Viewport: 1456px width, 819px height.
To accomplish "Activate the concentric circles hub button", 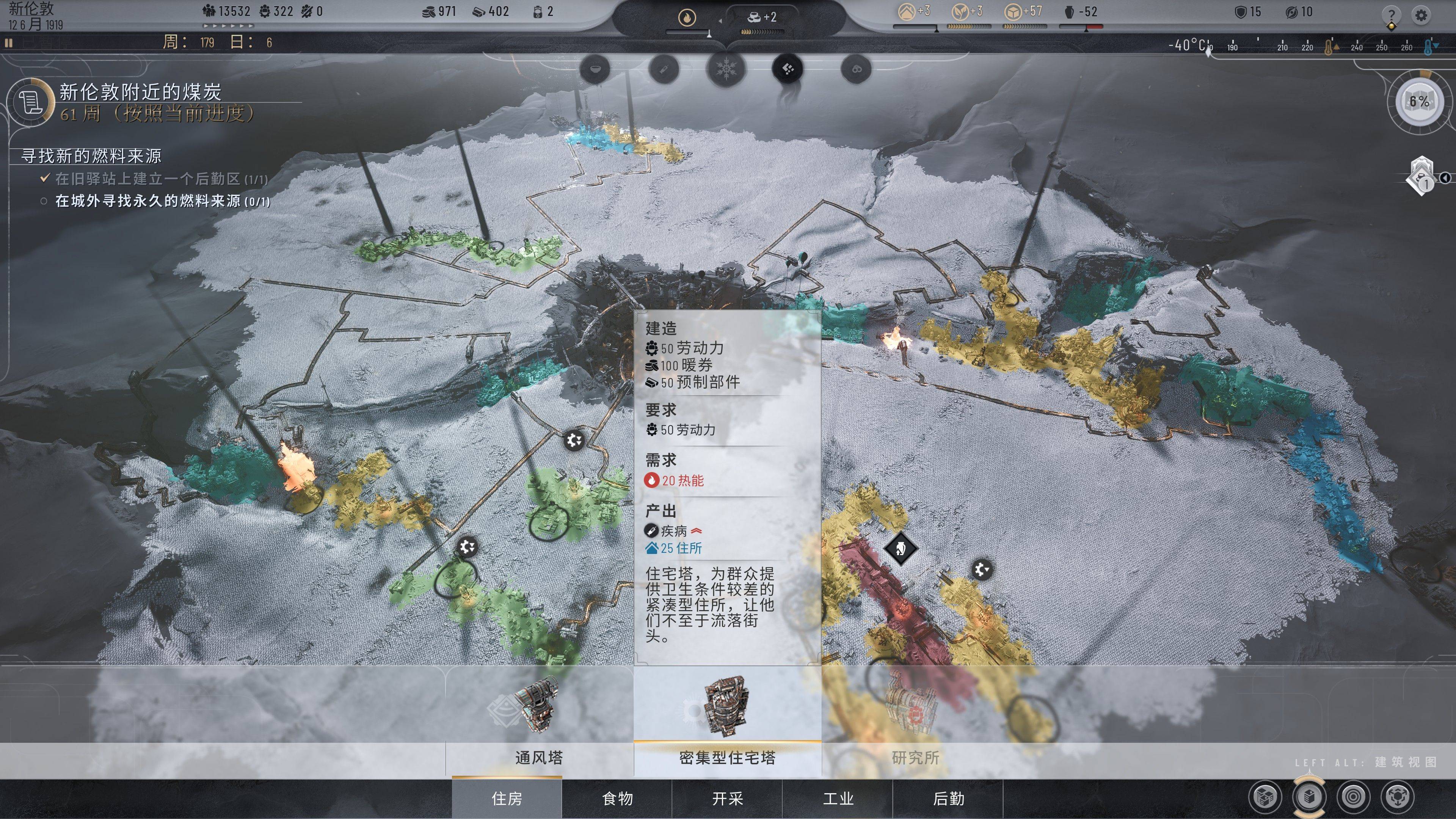I will [1353, 797].
